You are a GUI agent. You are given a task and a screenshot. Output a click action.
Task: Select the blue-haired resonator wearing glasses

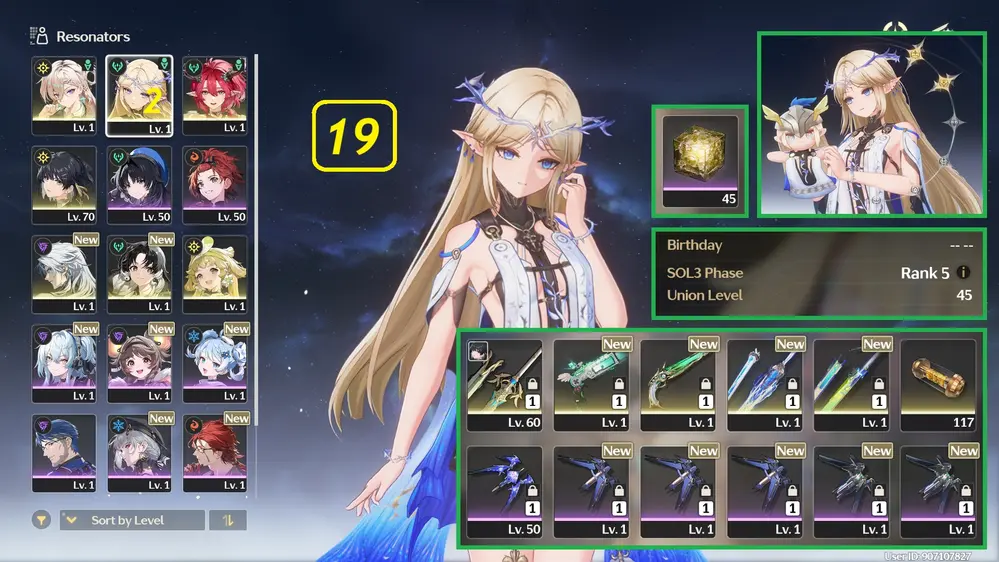[64, 451]
